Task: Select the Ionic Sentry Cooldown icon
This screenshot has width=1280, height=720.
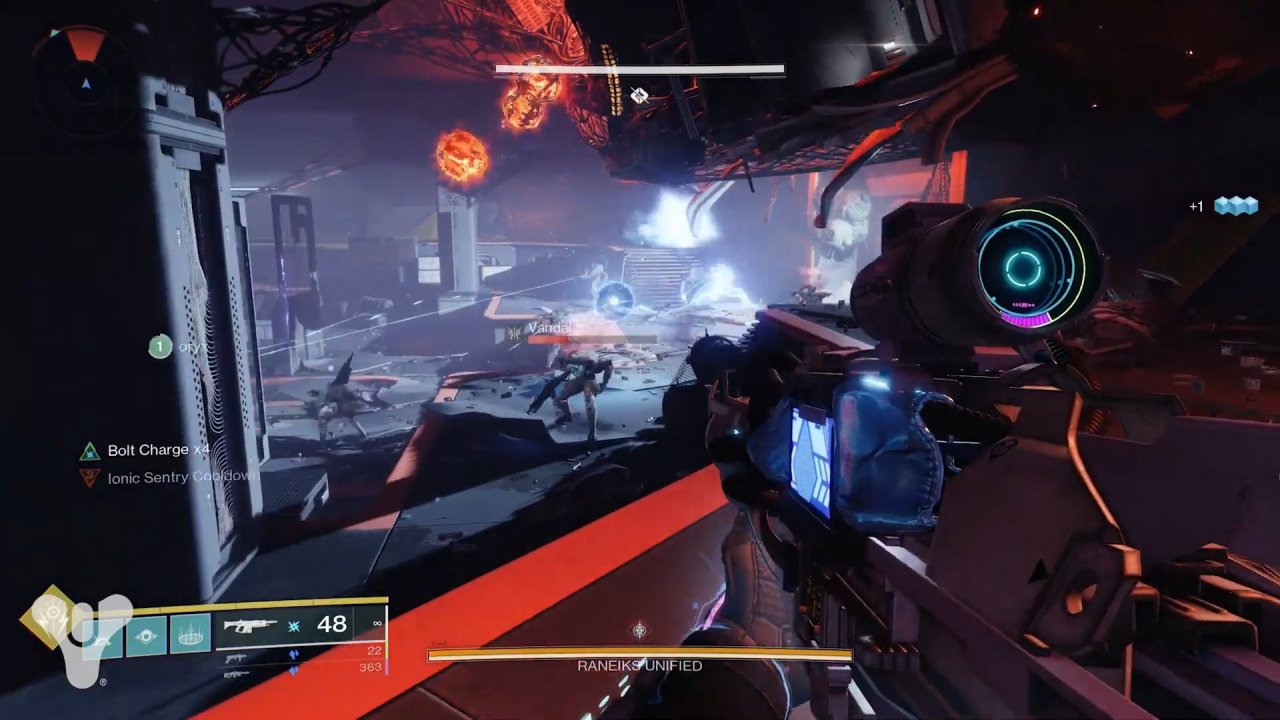Action: pyautogui.click(x=90, y=478)
